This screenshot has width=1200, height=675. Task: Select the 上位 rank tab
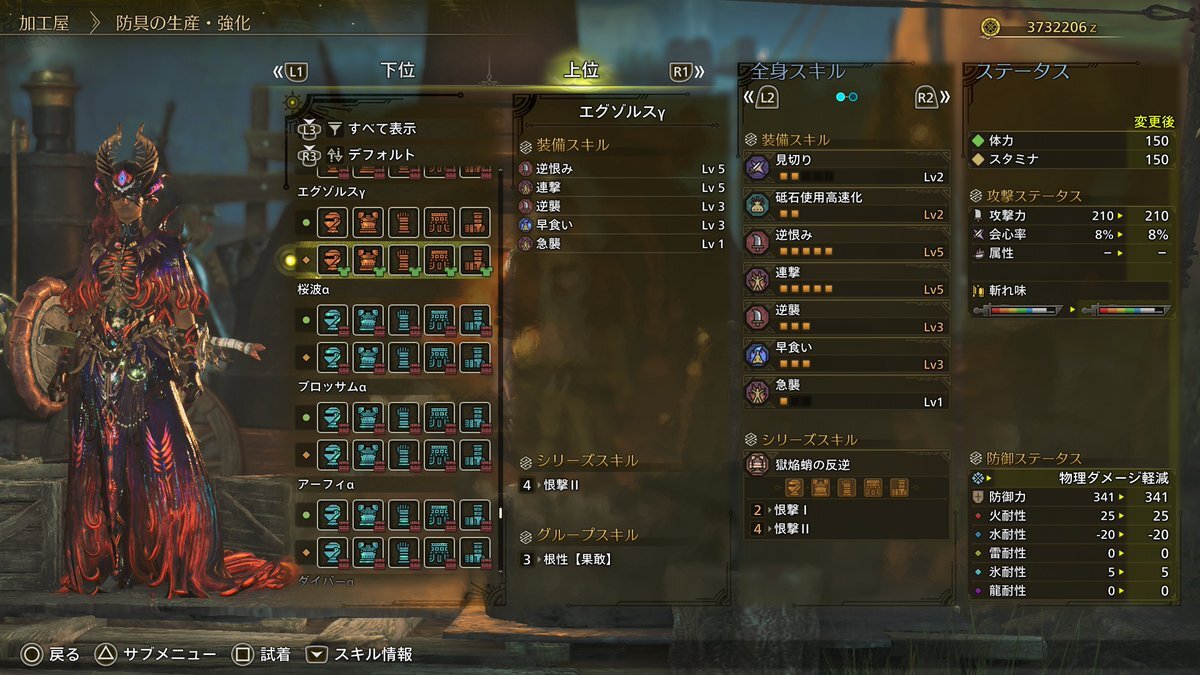pos(581,71)
